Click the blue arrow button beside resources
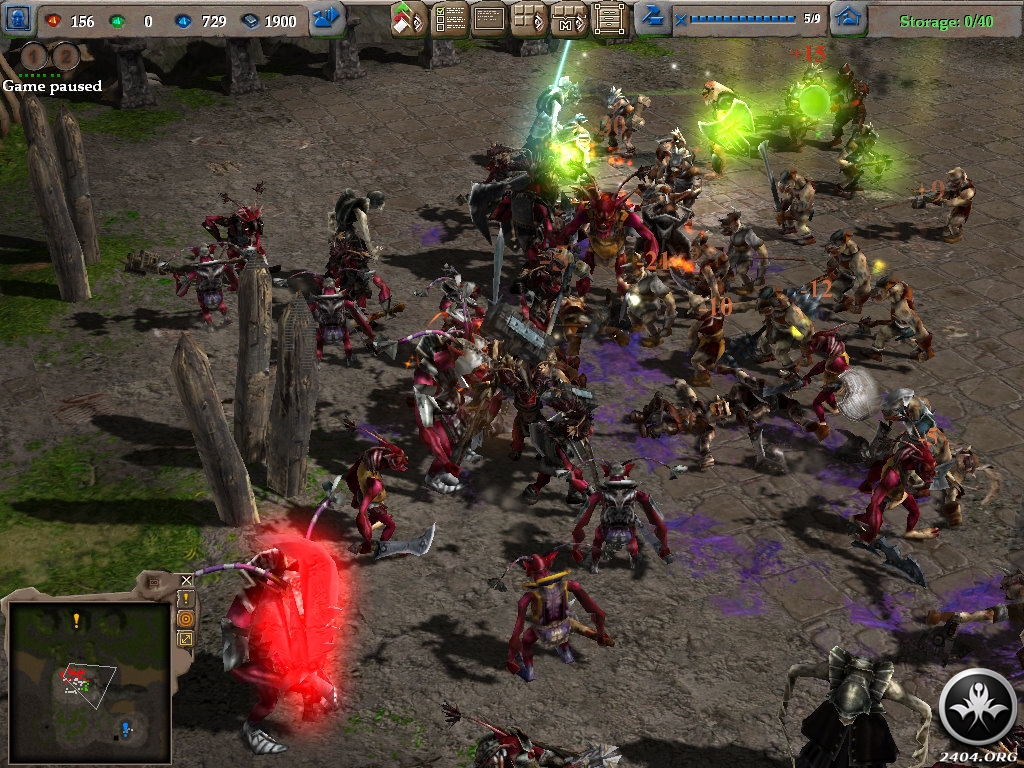 coord(326,19)
